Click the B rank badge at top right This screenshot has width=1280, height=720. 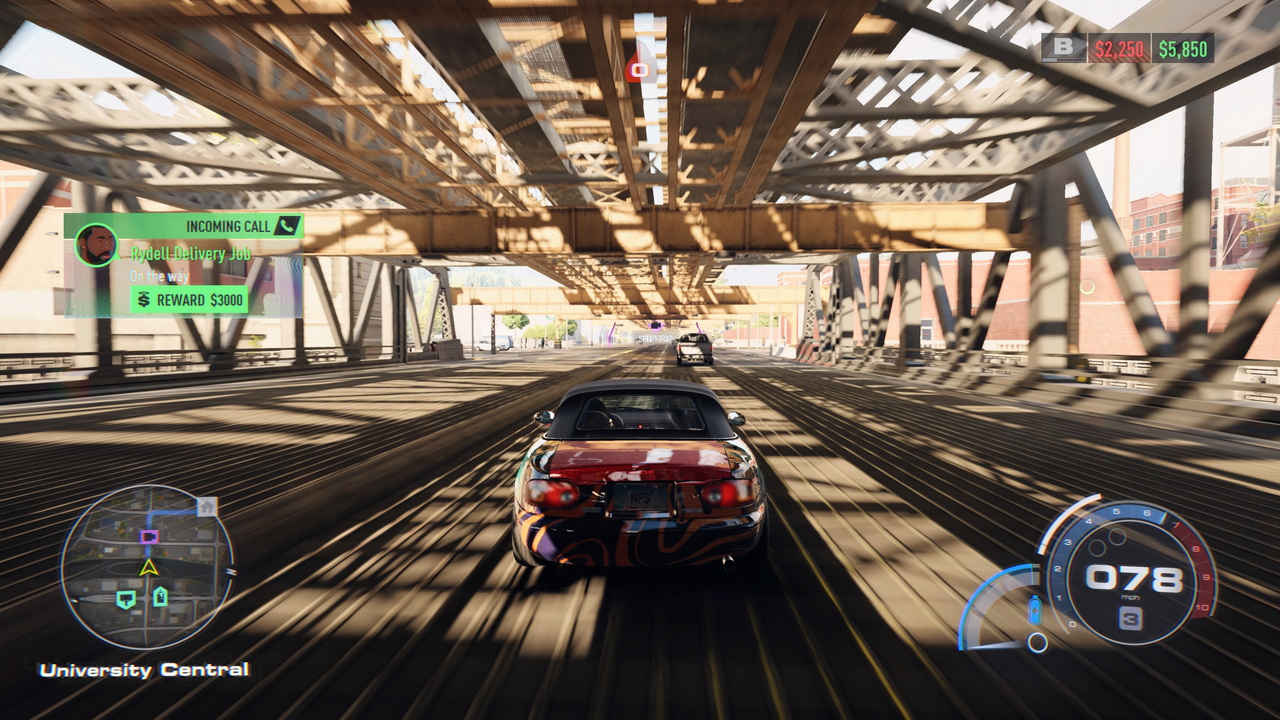click(1063, 47)
